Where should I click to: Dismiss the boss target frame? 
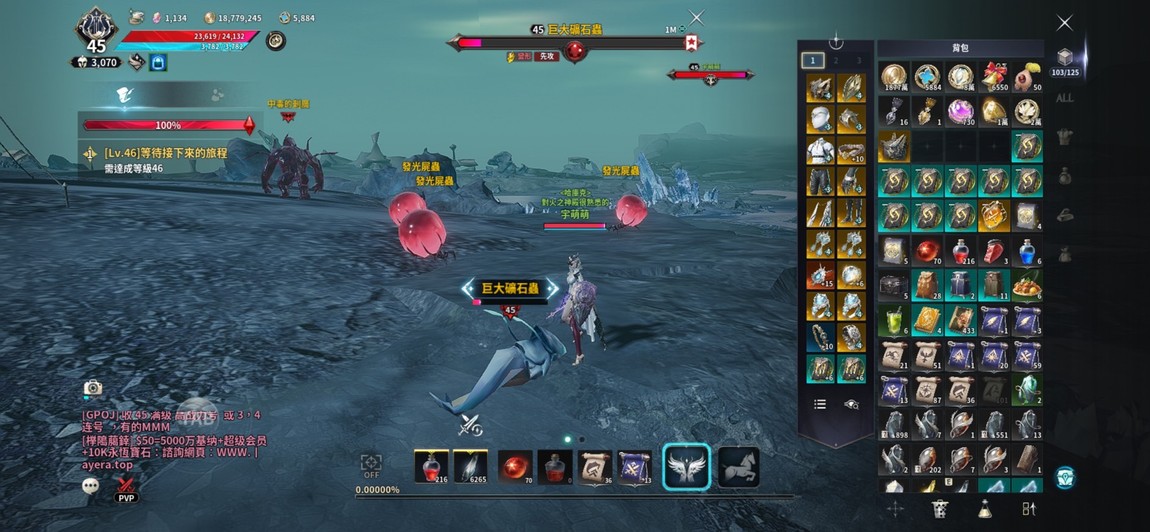pos(697,17)
